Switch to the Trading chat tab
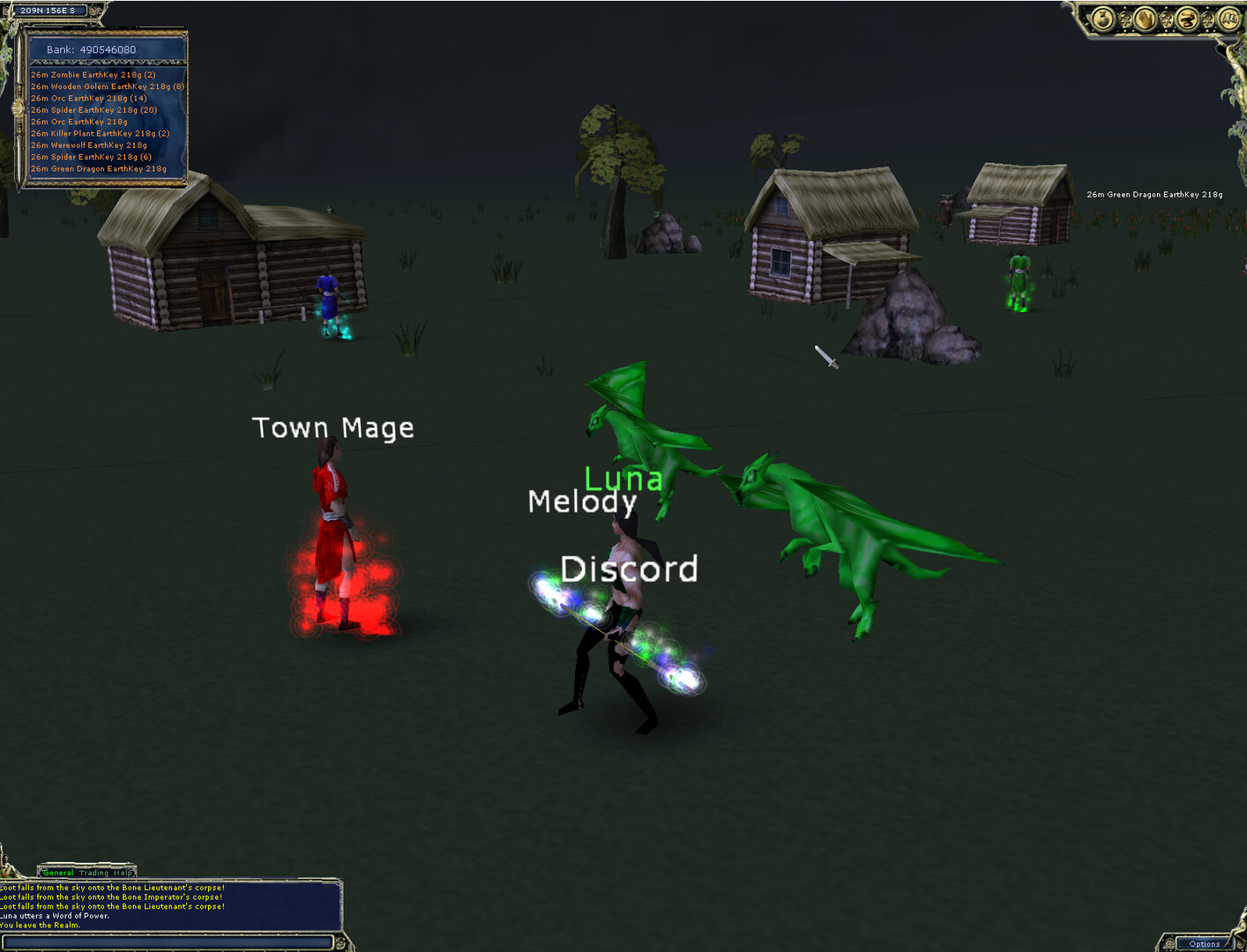Viewport: 1247px width, 952px height. 93,873
